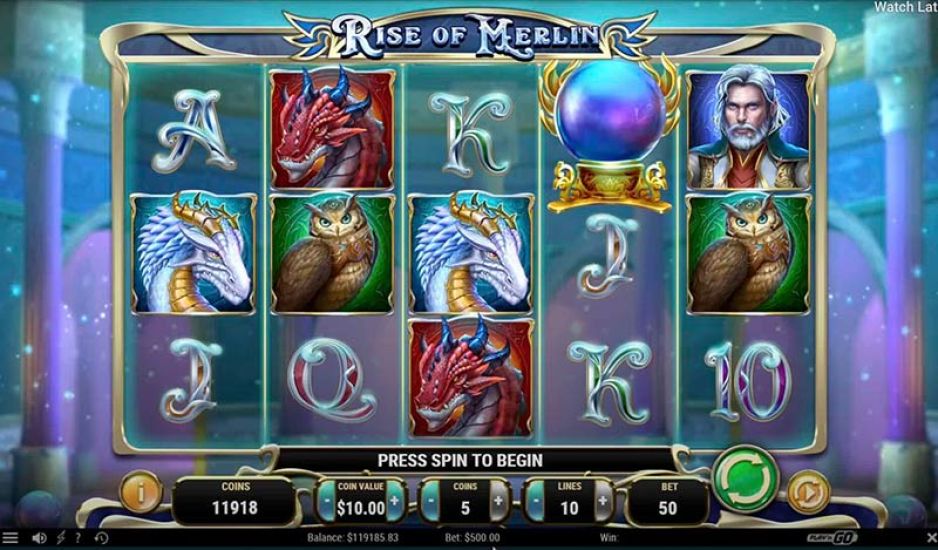Image resolution: width=938 pixels, height=550 pixels.
Task: Open the question mark help
Action: tap(78, 539)
